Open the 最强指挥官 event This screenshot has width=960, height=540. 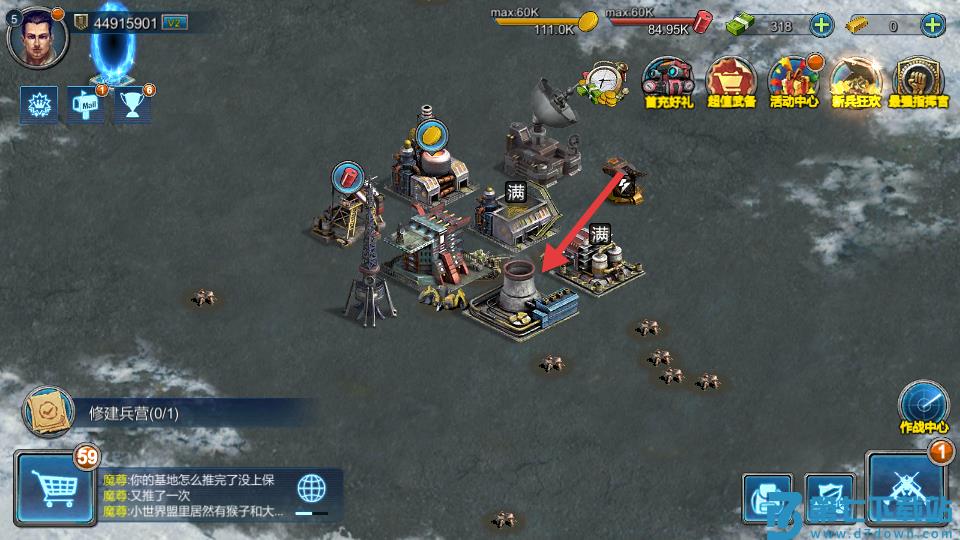point(917,81)
